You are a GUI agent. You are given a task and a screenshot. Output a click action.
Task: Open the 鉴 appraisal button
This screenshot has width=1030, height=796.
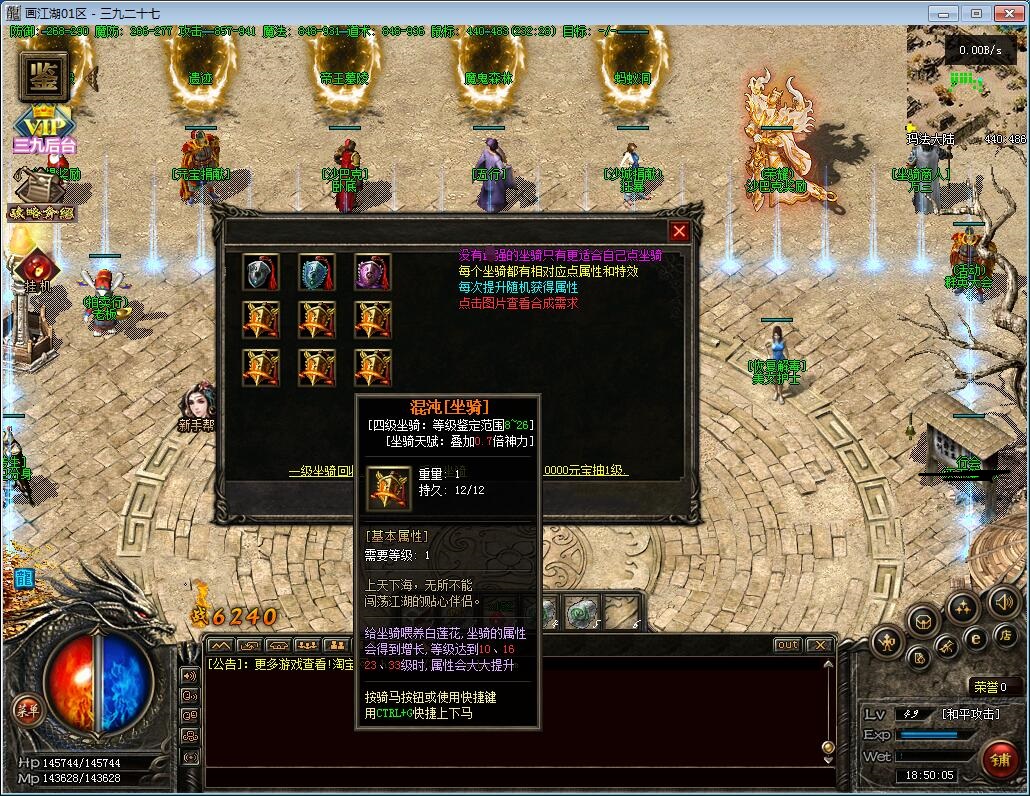(43, 75)
